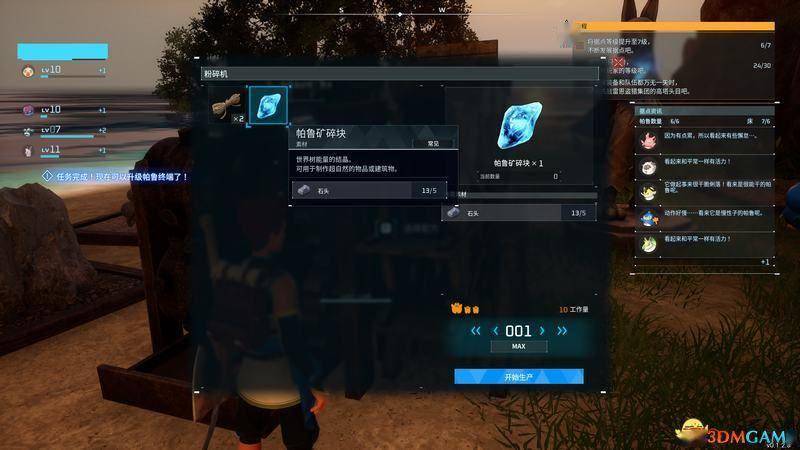Decrease production quantity by one
The height and width of the screenshot is (450, 800).
(x=494, y=331)
